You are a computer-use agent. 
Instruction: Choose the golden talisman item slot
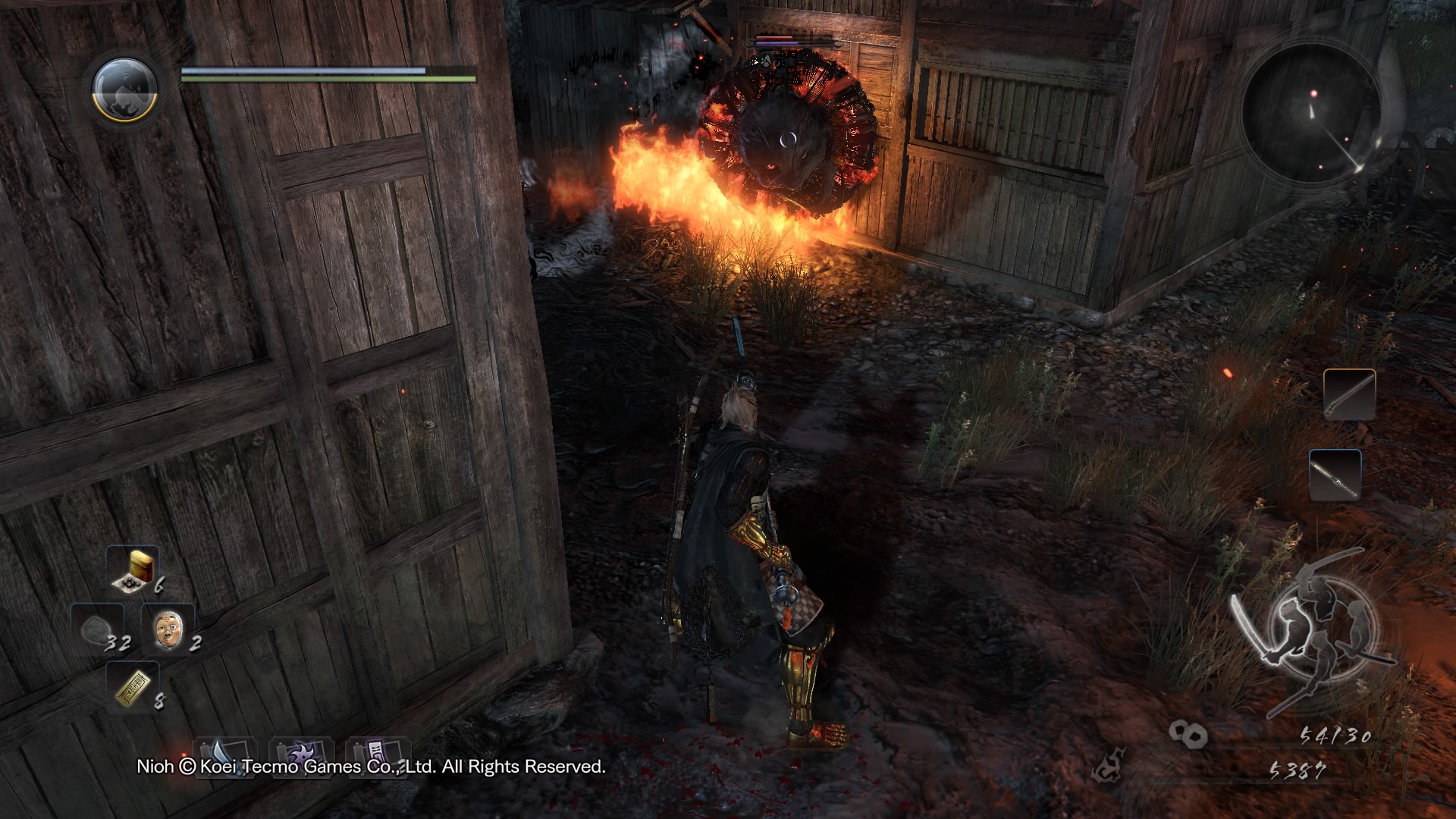tap(133, 686)
